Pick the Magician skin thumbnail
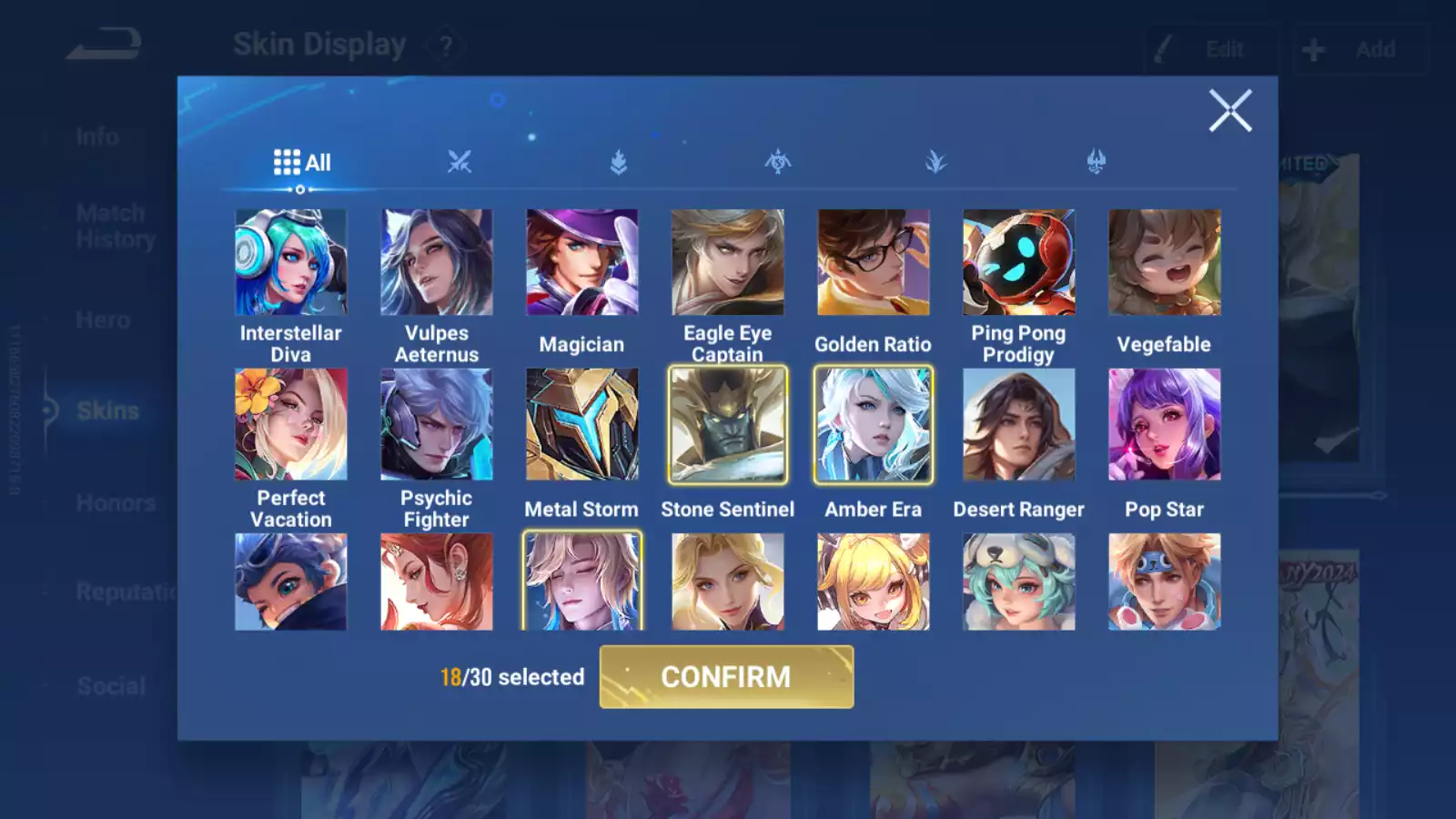 581,263
